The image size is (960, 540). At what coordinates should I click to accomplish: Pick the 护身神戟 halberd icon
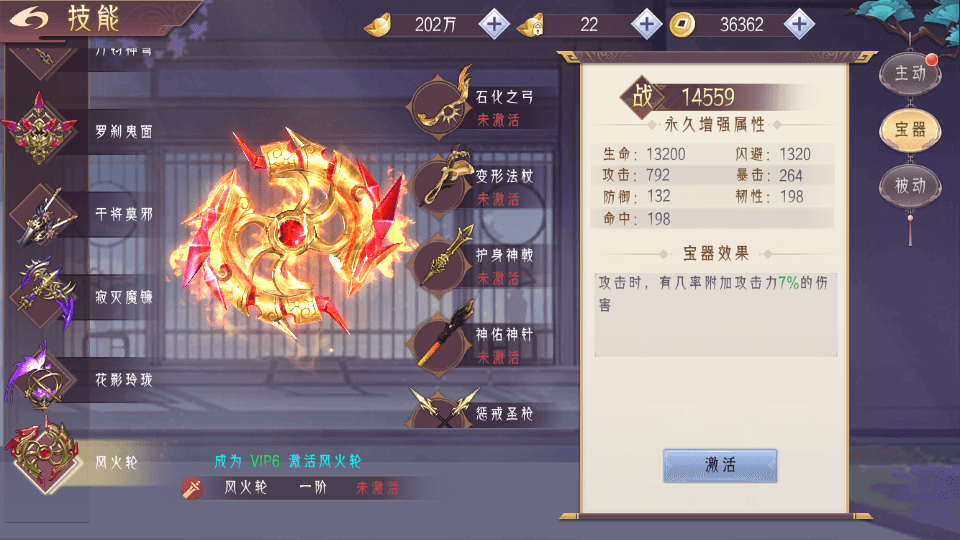point(441,262)
